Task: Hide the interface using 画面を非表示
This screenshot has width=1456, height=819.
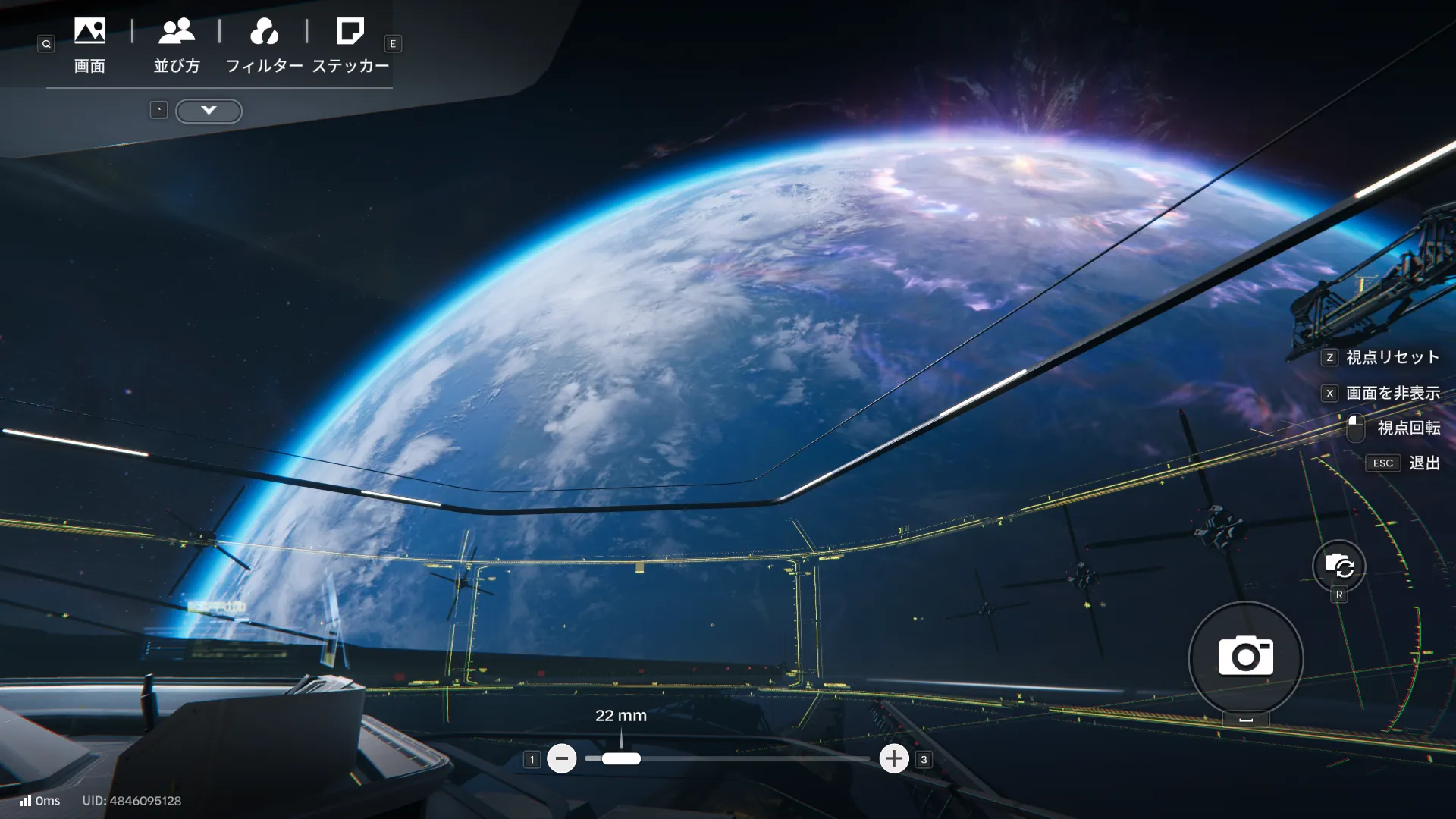Action: pos(1392,393)
